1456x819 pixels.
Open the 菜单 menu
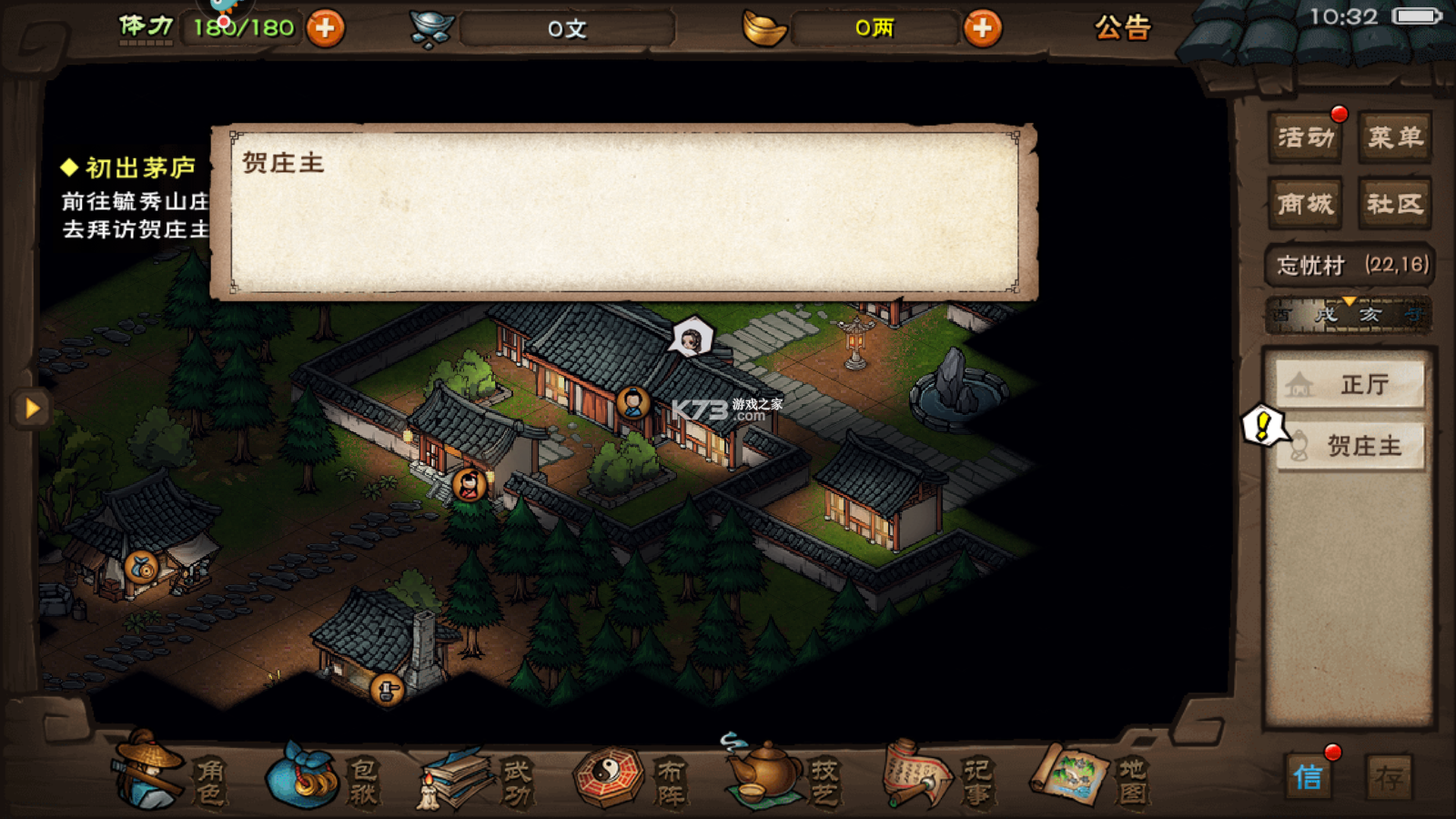pos(1394,137)
